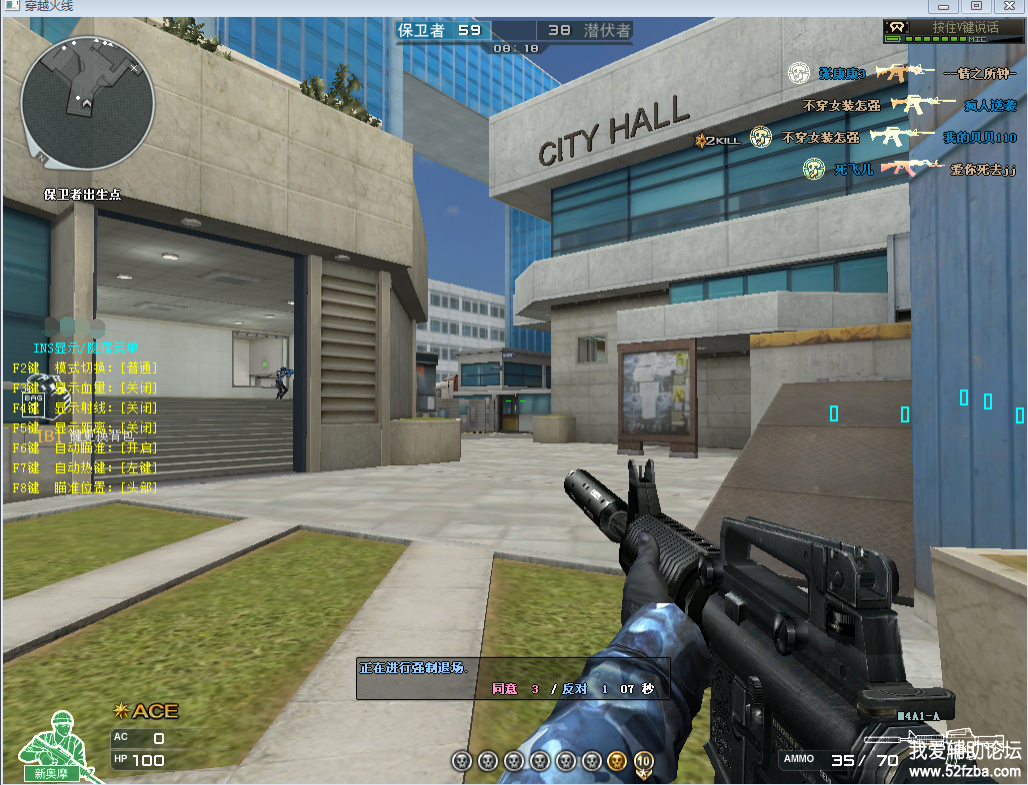Screen dimensions: 1028x785
Task: Toggle the F4 显示射线 option
Action: pyautogui.click(x=85, y=408)
